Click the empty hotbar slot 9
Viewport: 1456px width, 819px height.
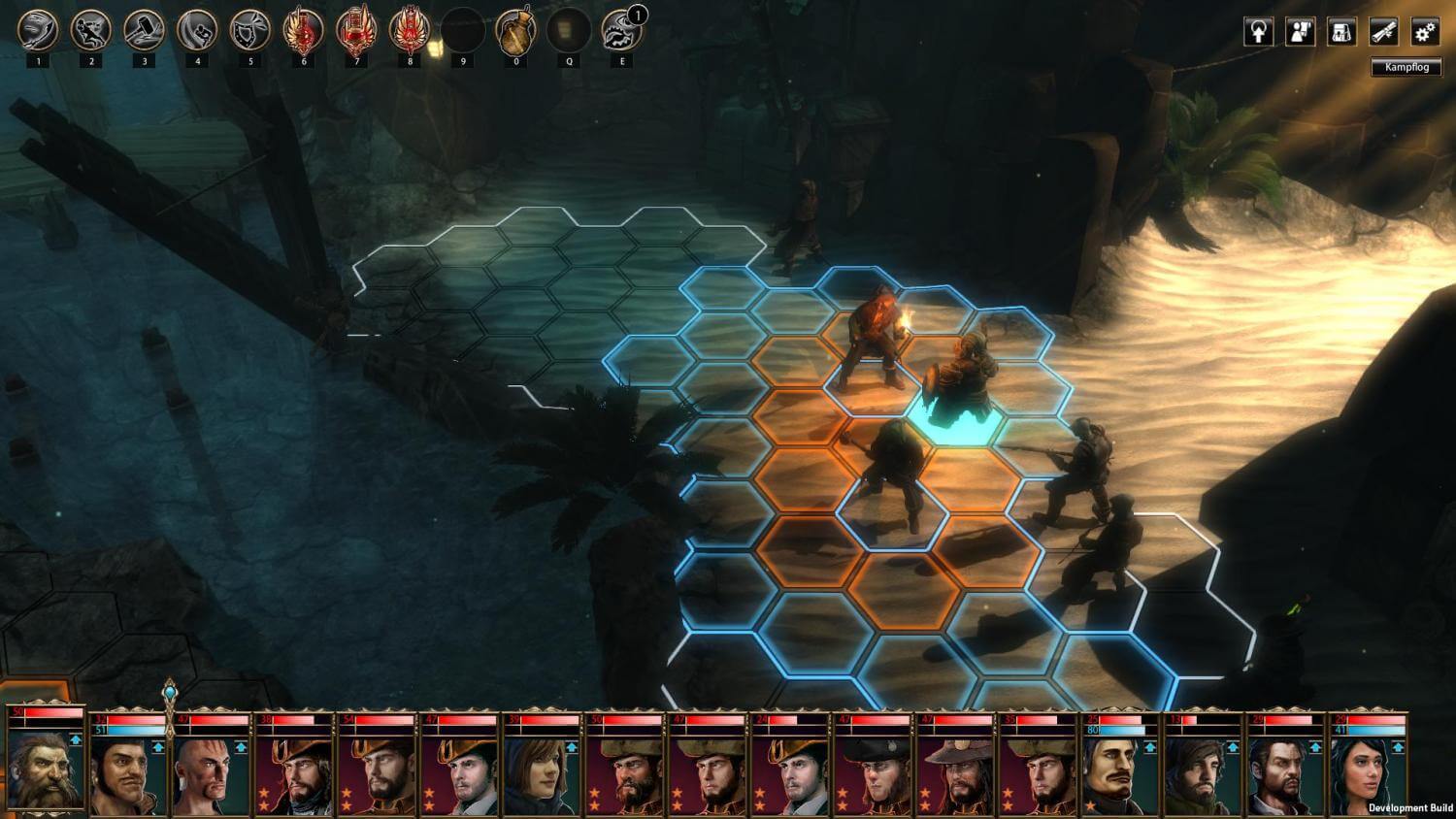(x=464, y=29)
